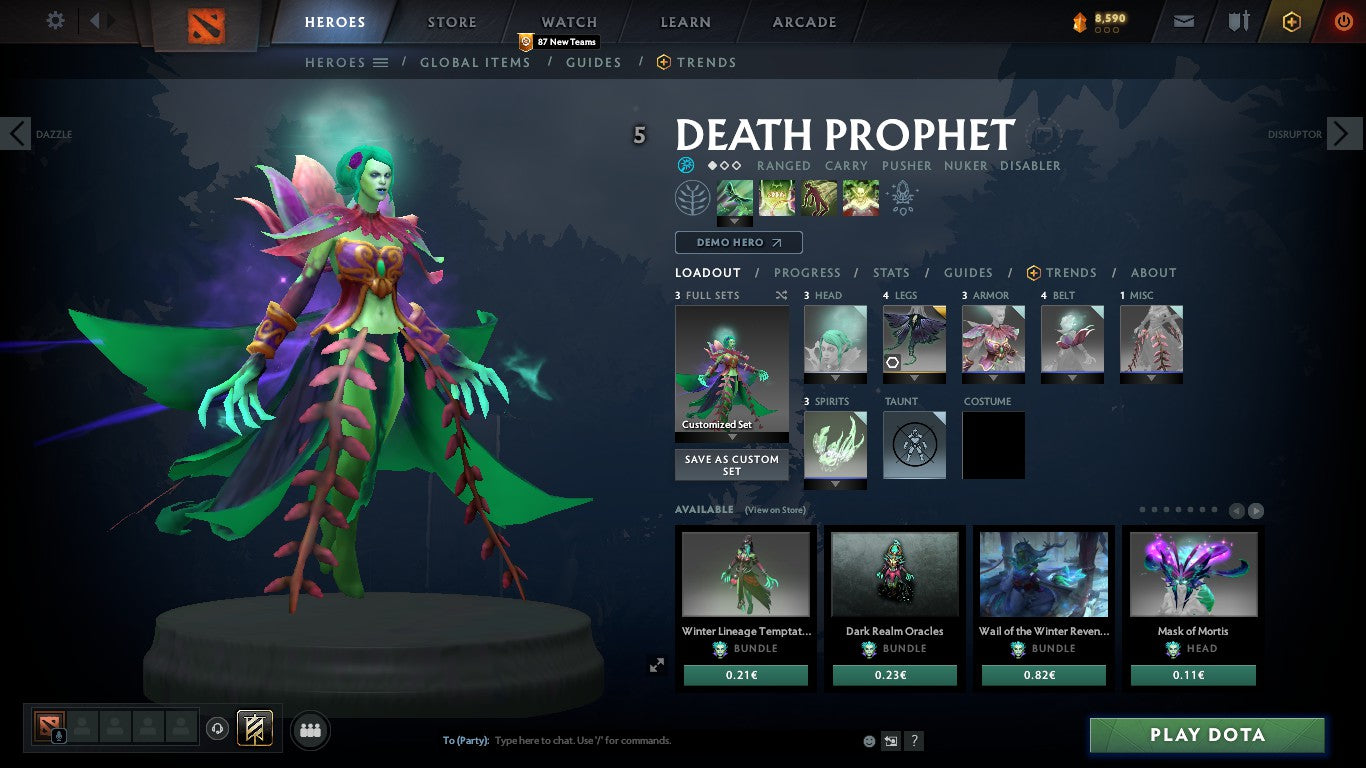Open the settings gear icon

coord(55,19)
